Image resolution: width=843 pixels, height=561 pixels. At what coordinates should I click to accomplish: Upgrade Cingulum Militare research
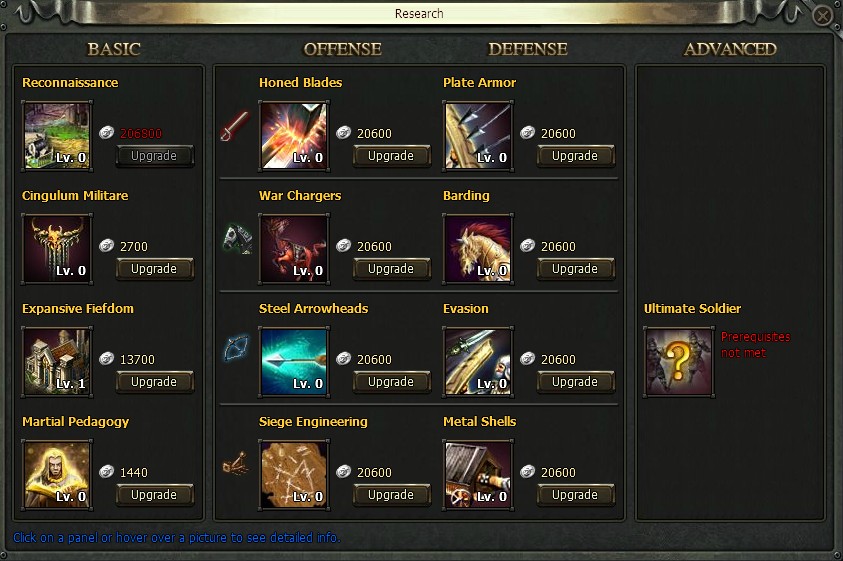tap(155, 269)
